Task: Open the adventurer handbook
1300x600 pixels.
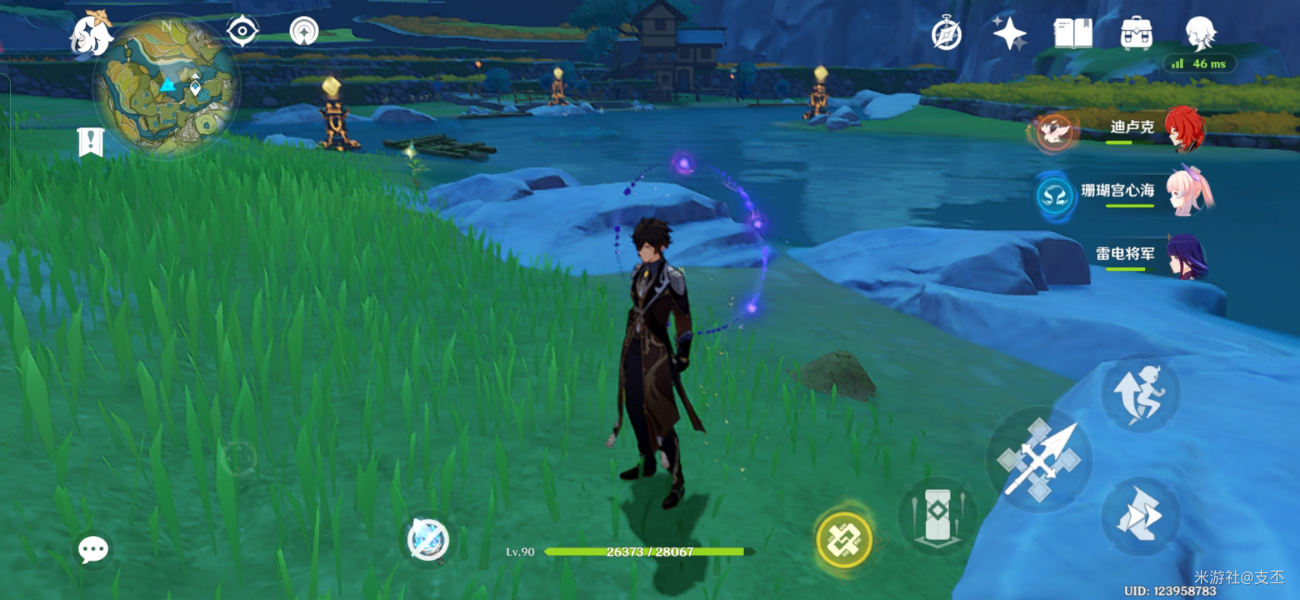Action: pos(1071,33)
